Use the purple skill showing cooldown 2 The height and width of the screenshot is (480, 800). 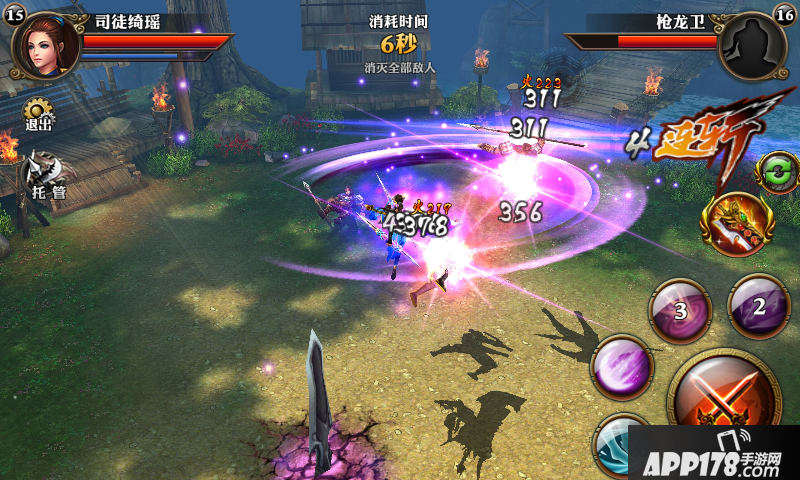(x=758, y=306)
